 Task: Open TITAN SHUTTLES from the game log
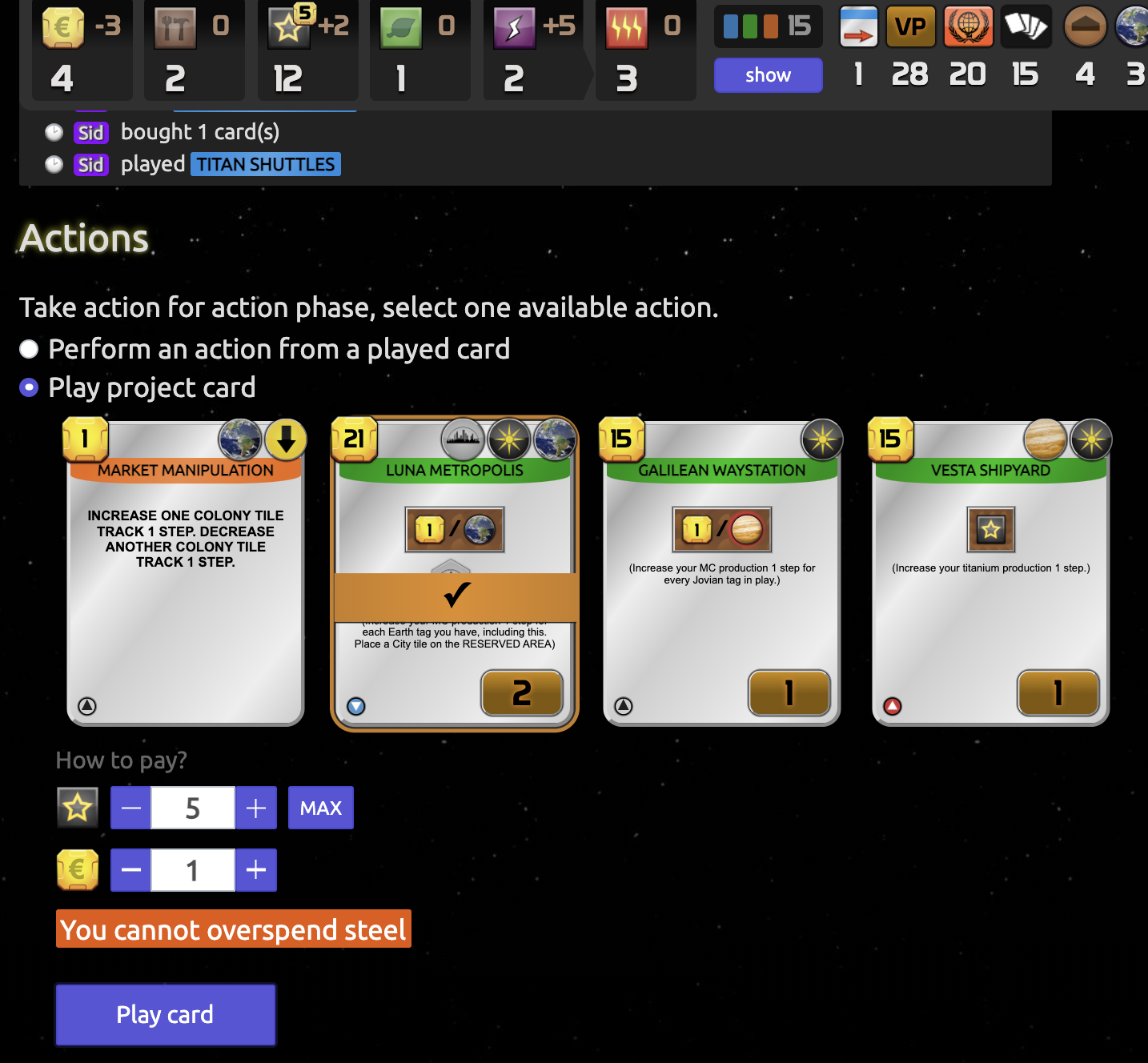point(265,164)
